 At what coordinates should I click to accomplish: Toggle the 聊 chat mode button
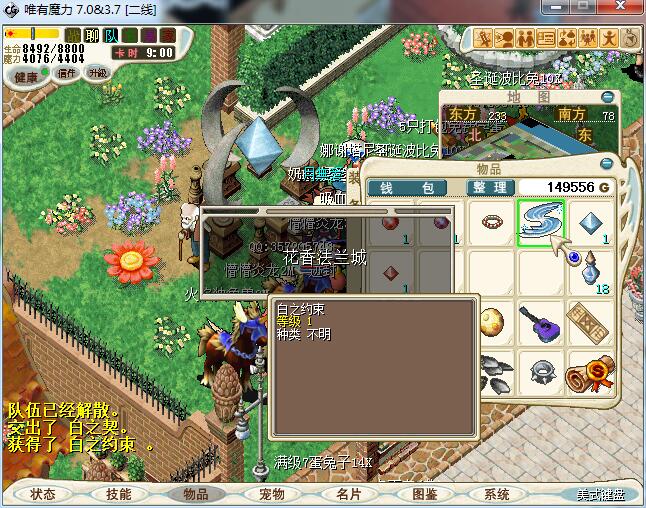(92, 36)
